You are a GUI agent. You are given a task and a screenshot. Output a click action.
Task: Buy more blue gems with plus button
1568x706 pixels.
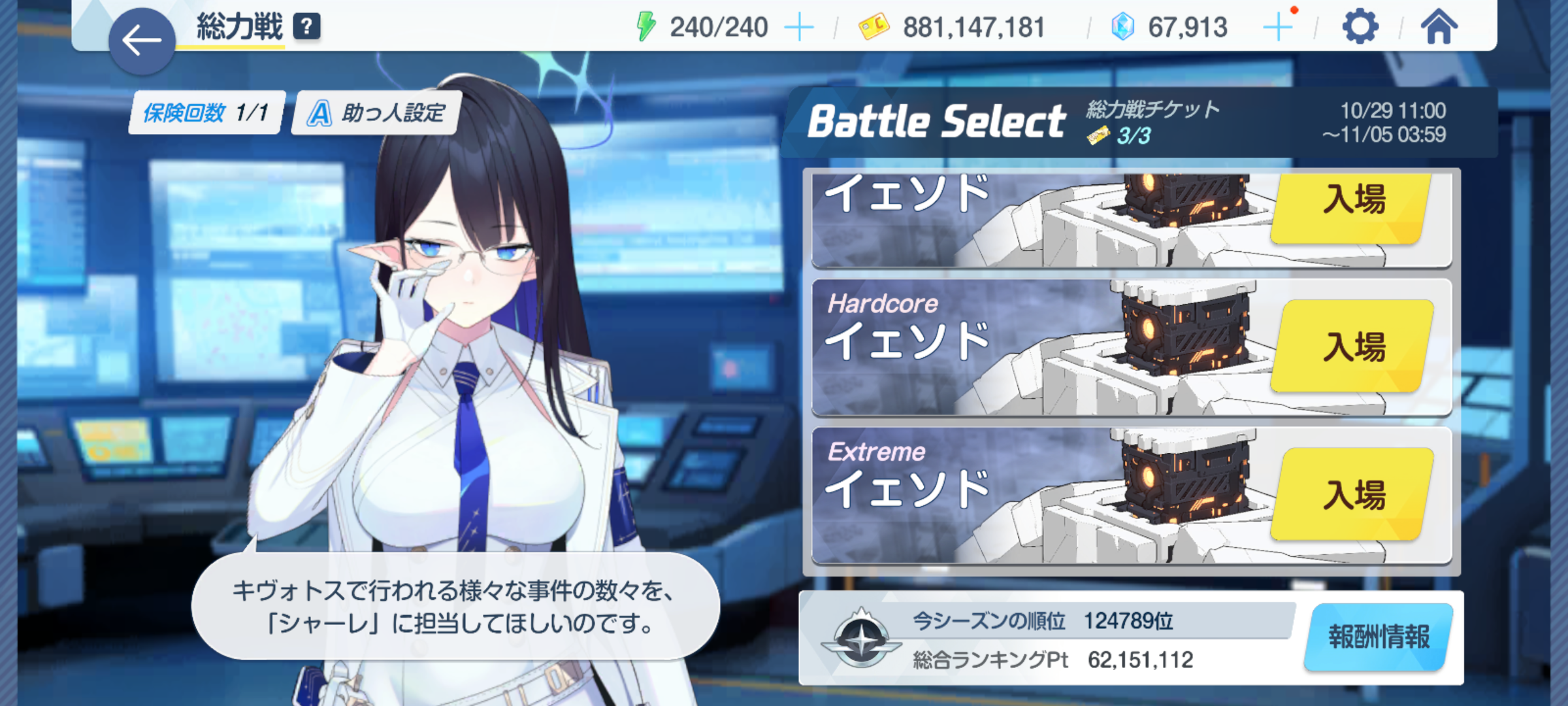click(x=1277, y=27)
